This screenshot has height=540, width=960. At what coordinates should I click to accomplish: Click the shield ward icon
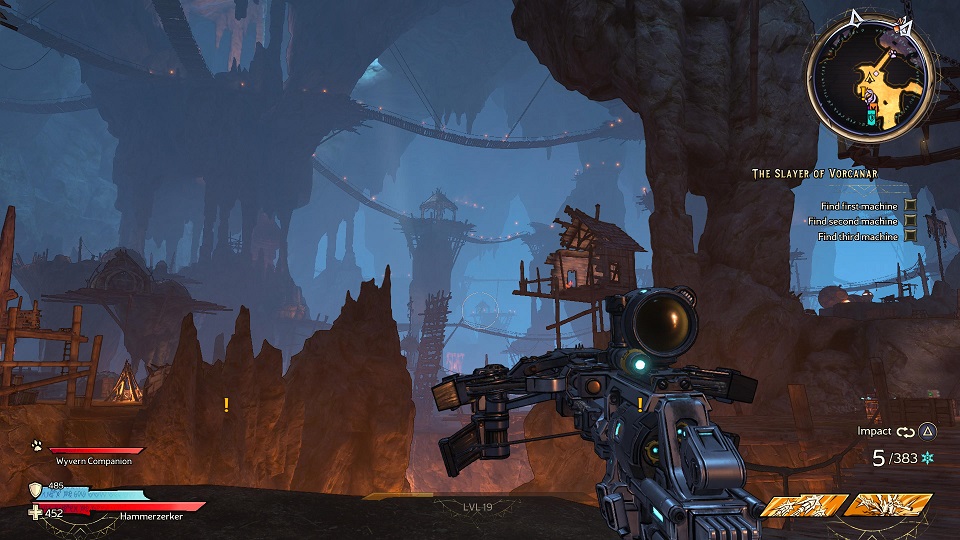[x=36, y=489]
